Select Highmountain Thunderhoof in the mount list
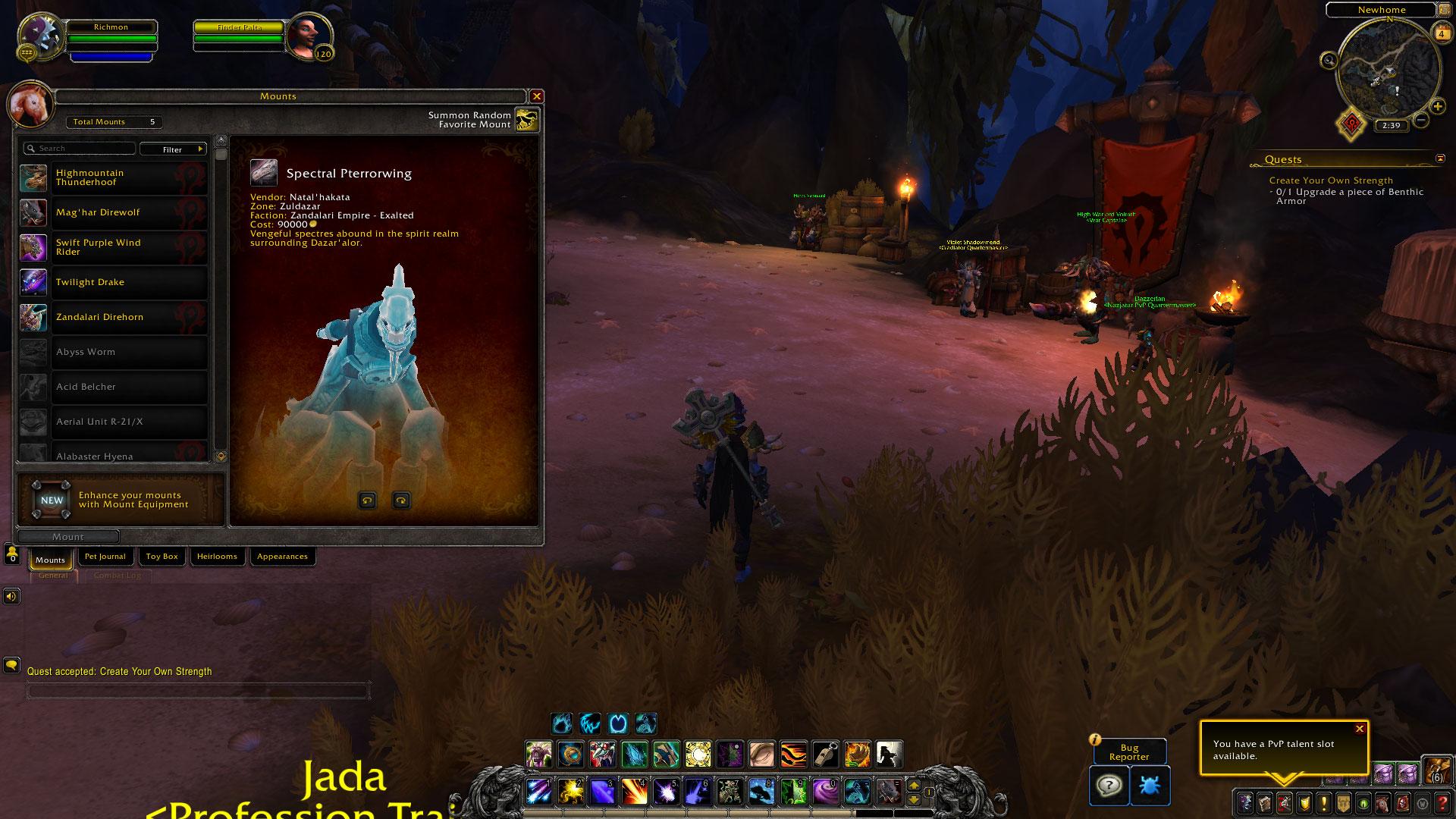 tap(114, 177)
